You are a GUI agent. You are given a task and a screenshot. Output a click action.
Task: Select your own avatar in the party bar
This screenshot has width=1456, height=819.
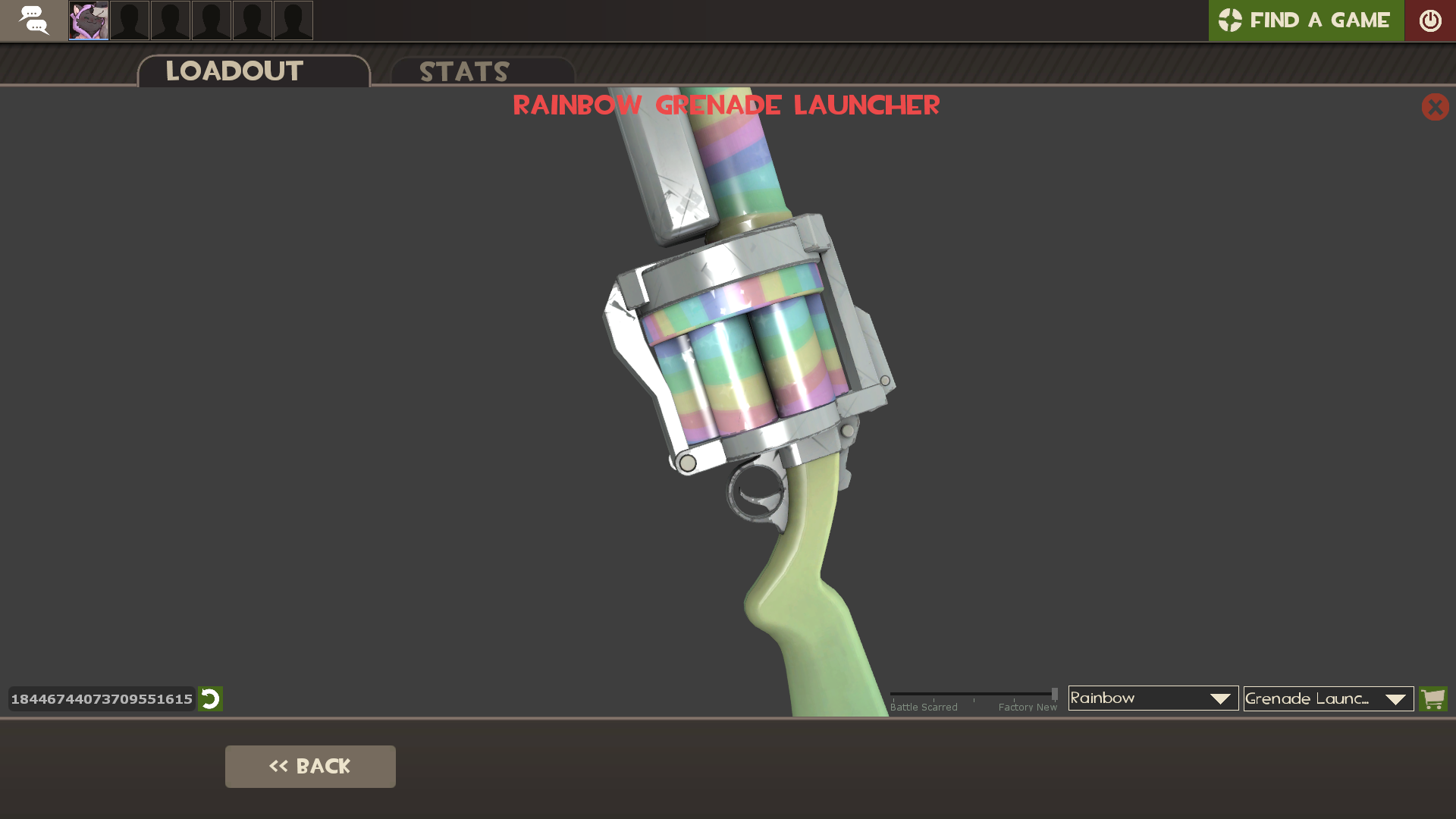[x=88, y=20]
